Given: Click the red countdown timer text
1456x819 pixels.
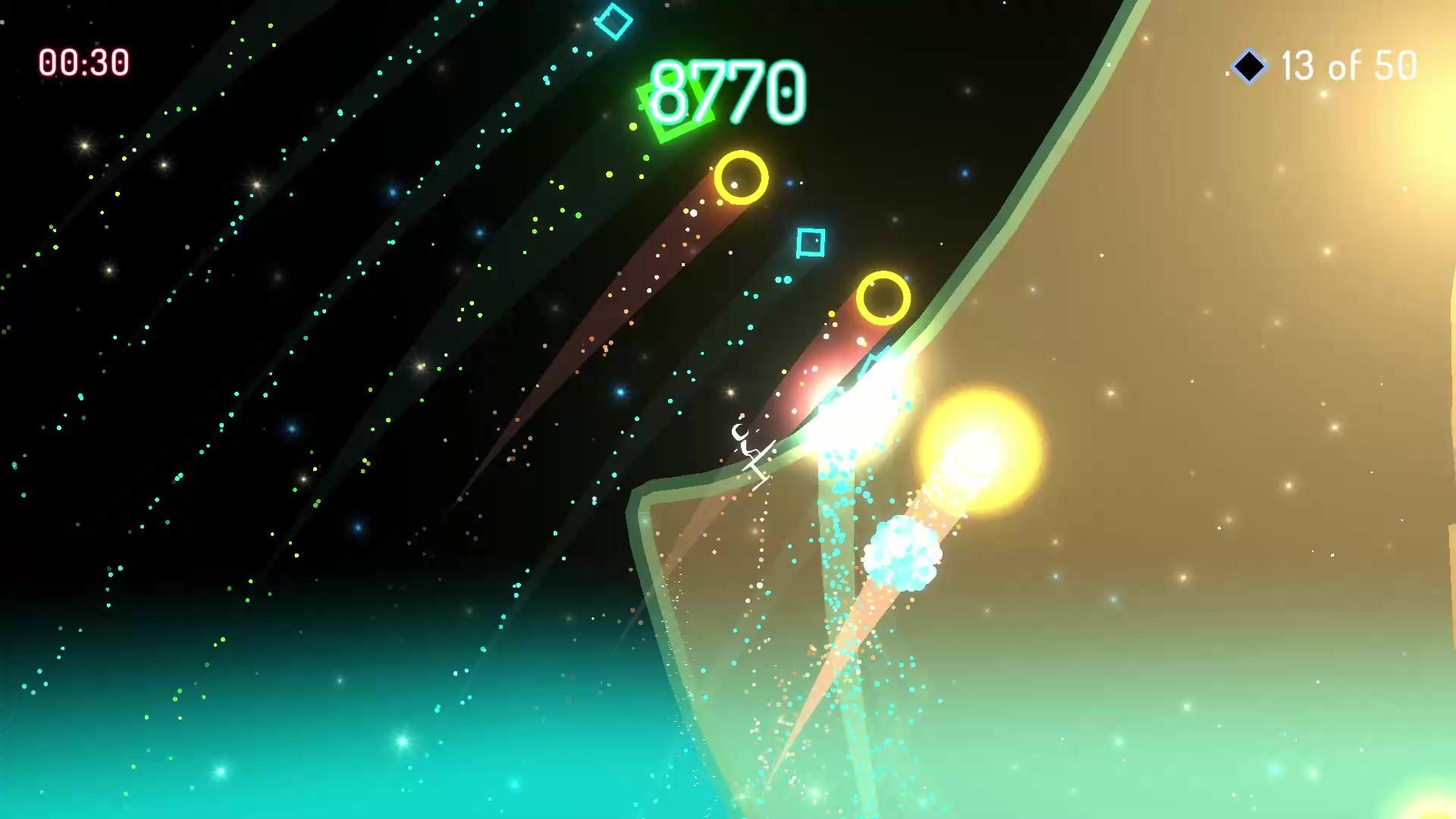Looking at the screenshot, I should (86, 60).
